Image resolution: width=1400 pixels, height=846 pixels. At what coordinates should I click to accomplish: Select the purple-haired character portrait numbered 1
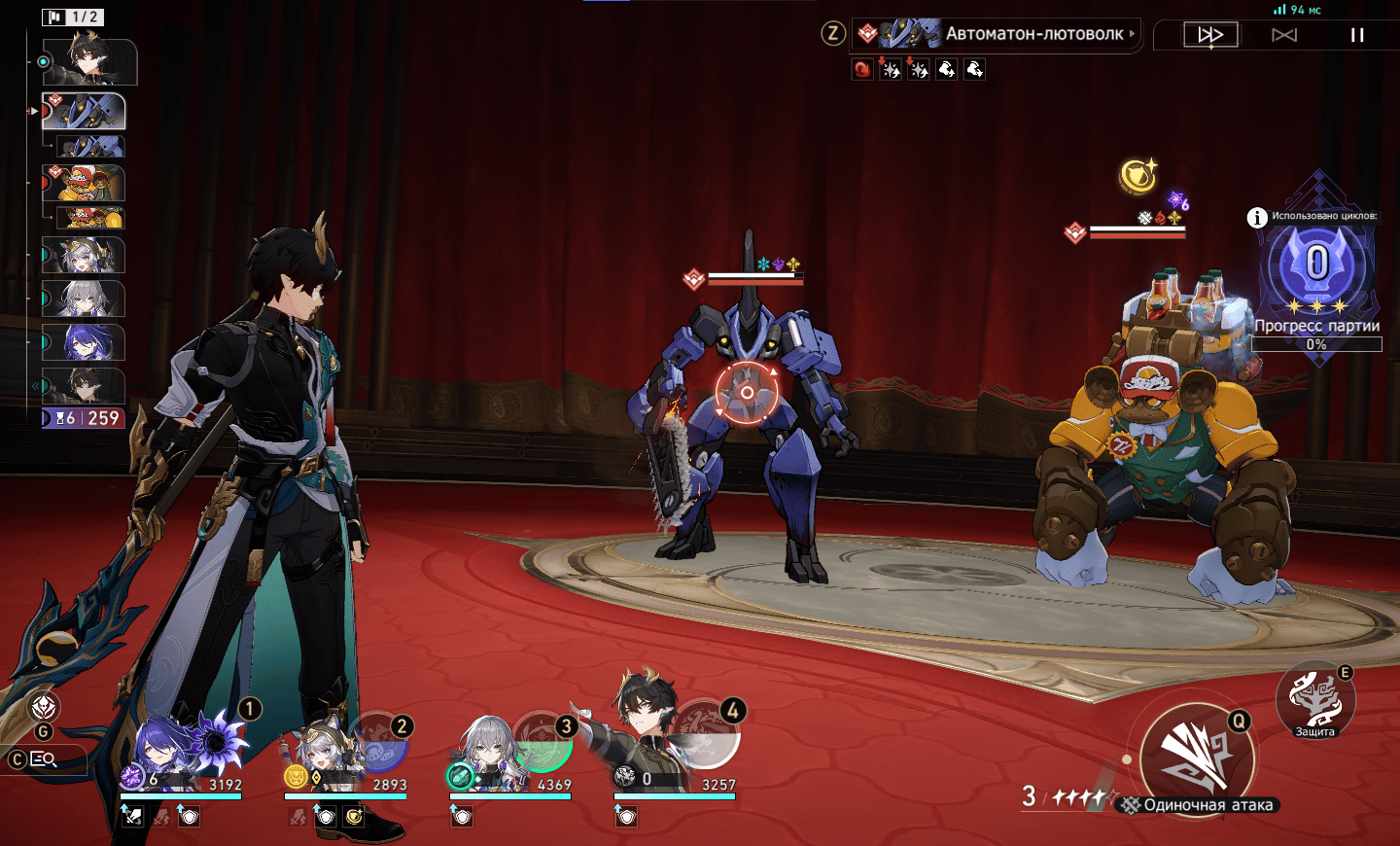click(x=180, y=754)
